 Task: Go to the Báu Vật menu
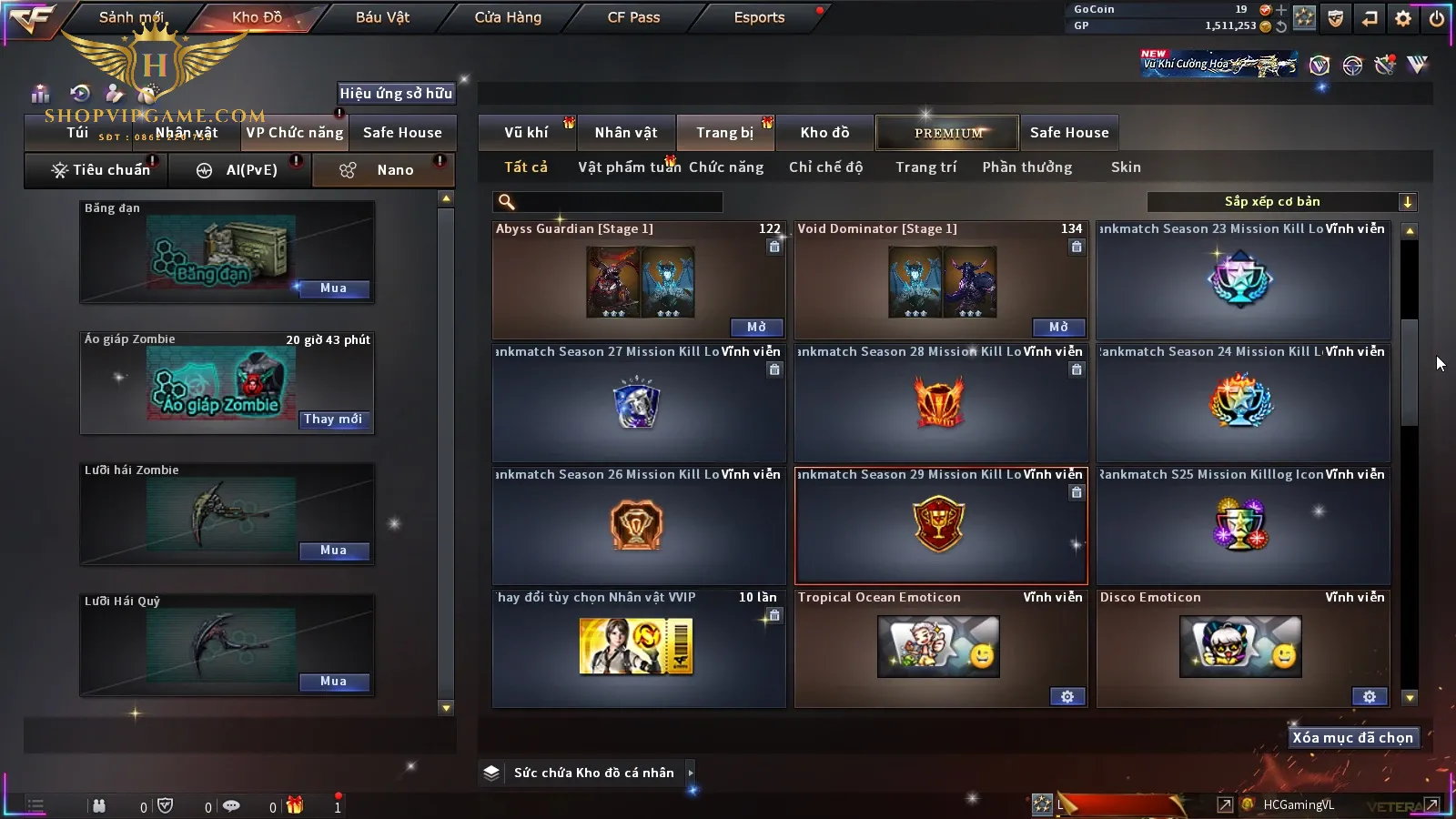pos(382,17)
